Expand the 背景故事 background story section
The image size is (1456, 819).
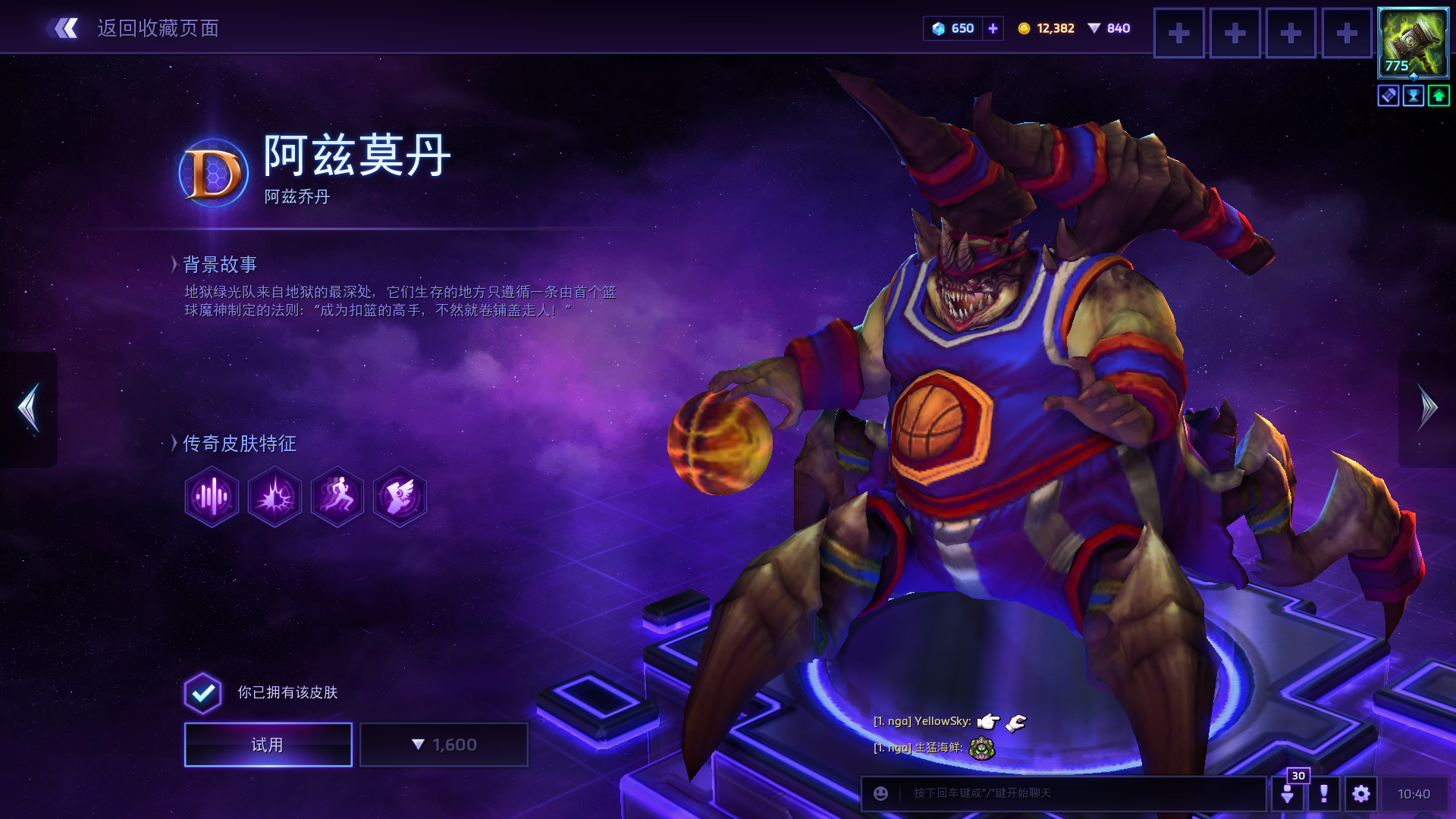pyautogui.click(x=220, y=265)
